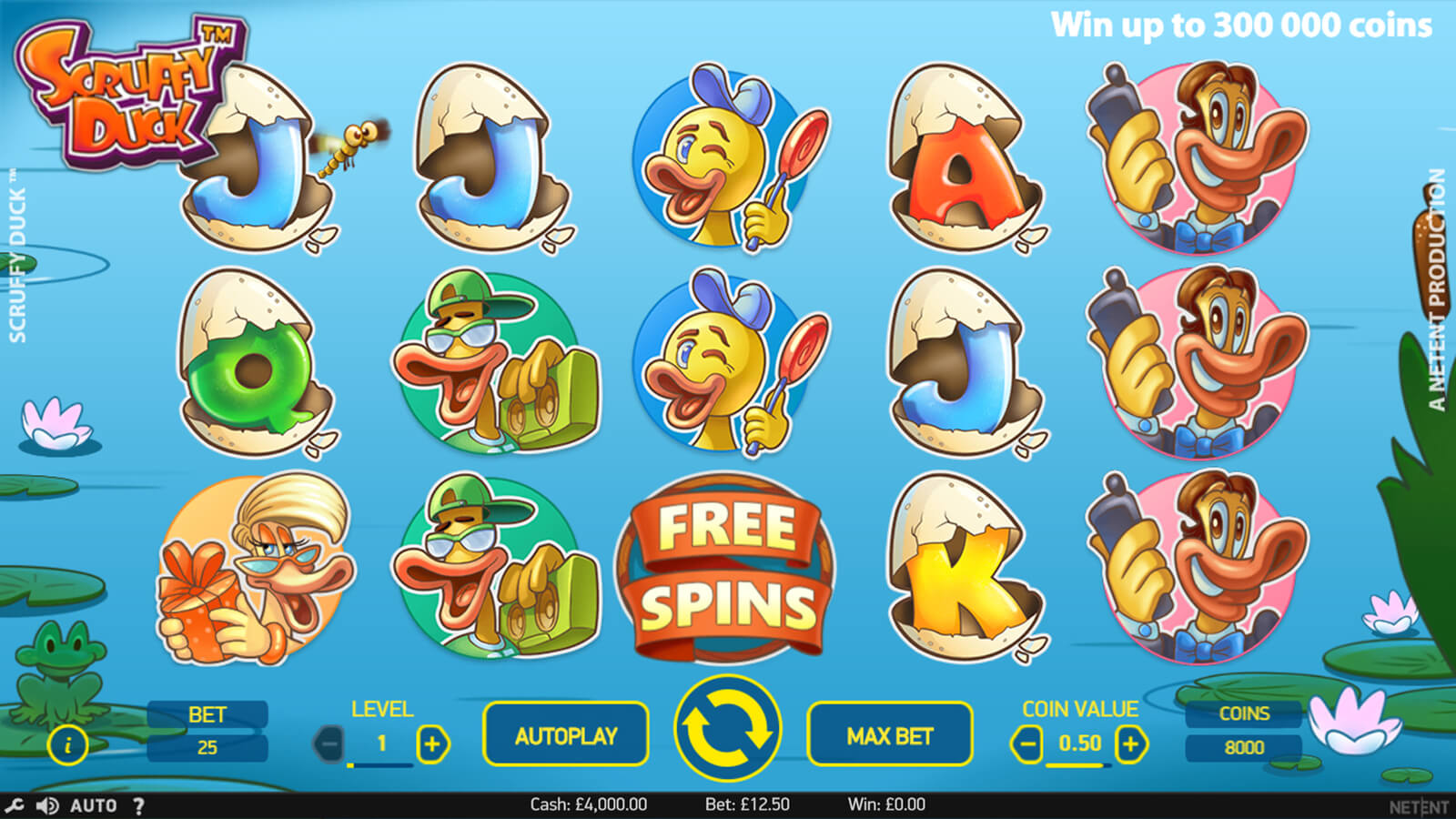Open the Autoplay options
This screenshot has width=1456, height=819.
click(x=565, y=735)
